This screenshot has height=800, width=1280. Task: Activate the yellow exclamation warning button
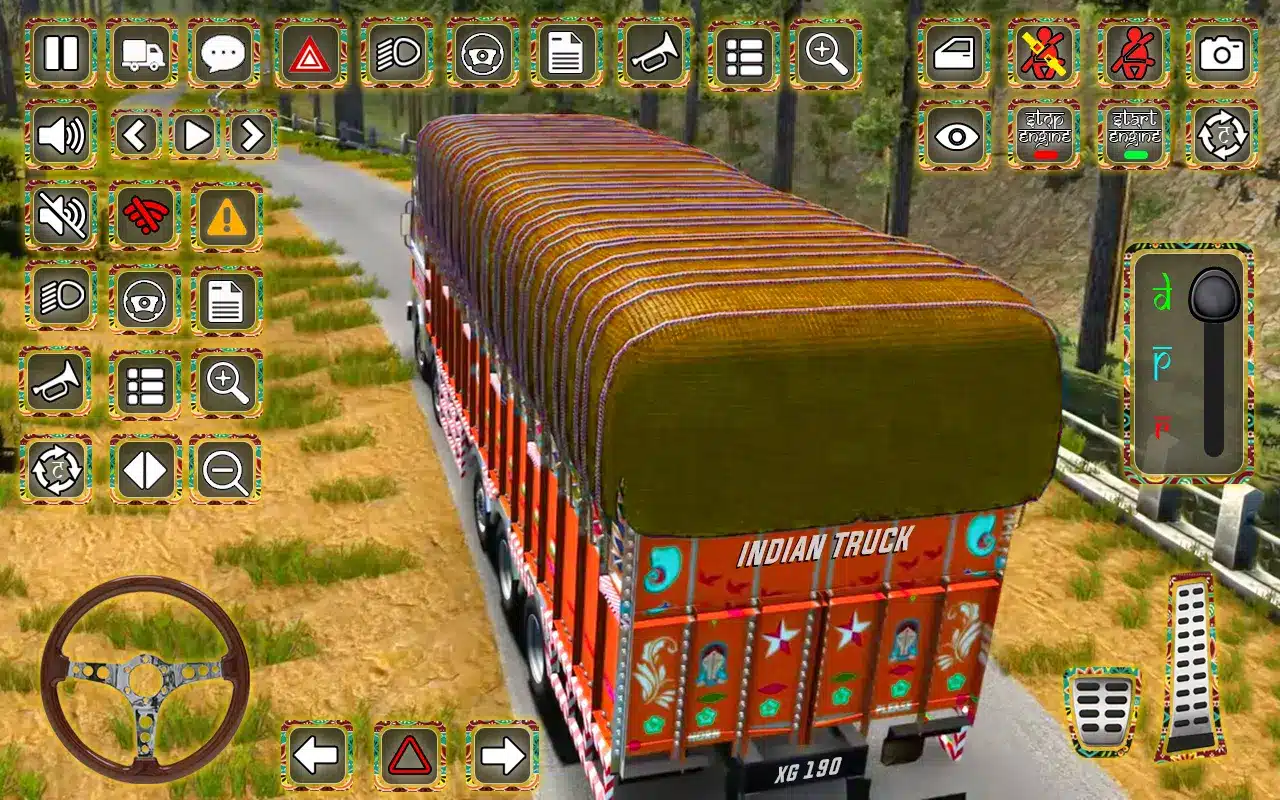pos(227,216)
